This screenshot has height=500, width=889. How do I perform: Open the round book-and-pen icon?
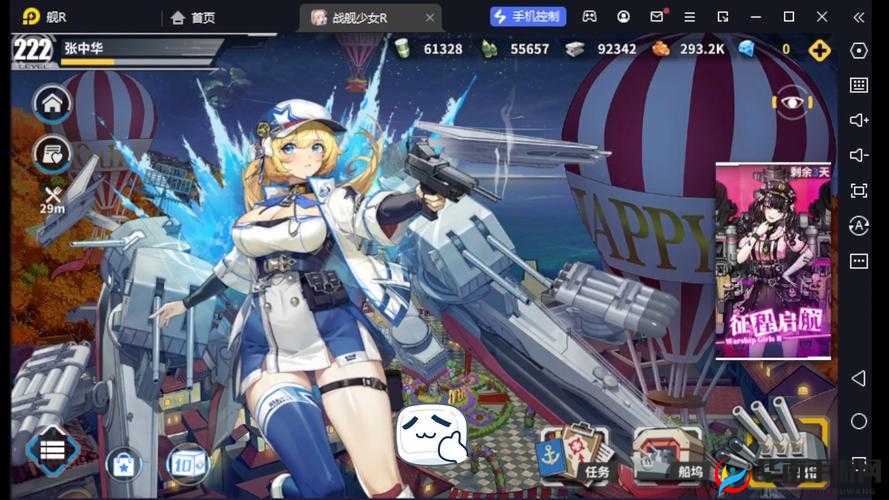[x=52, y=153]
